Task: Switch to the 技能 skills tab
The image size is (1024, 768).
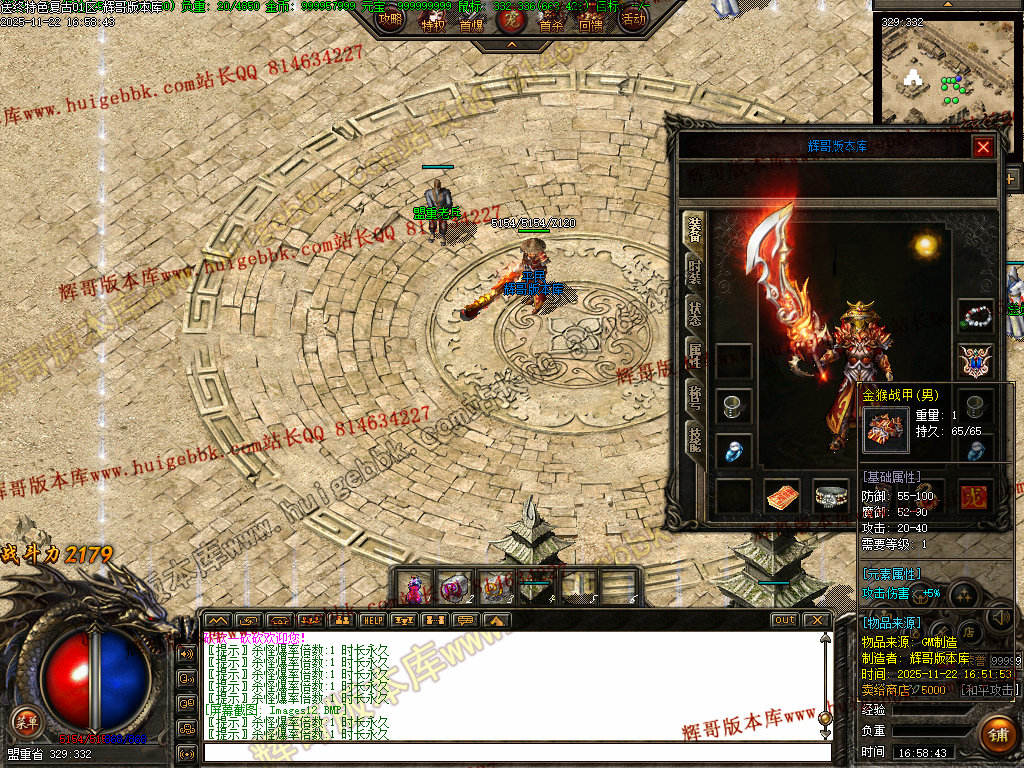Action: (x=693, y=437)
